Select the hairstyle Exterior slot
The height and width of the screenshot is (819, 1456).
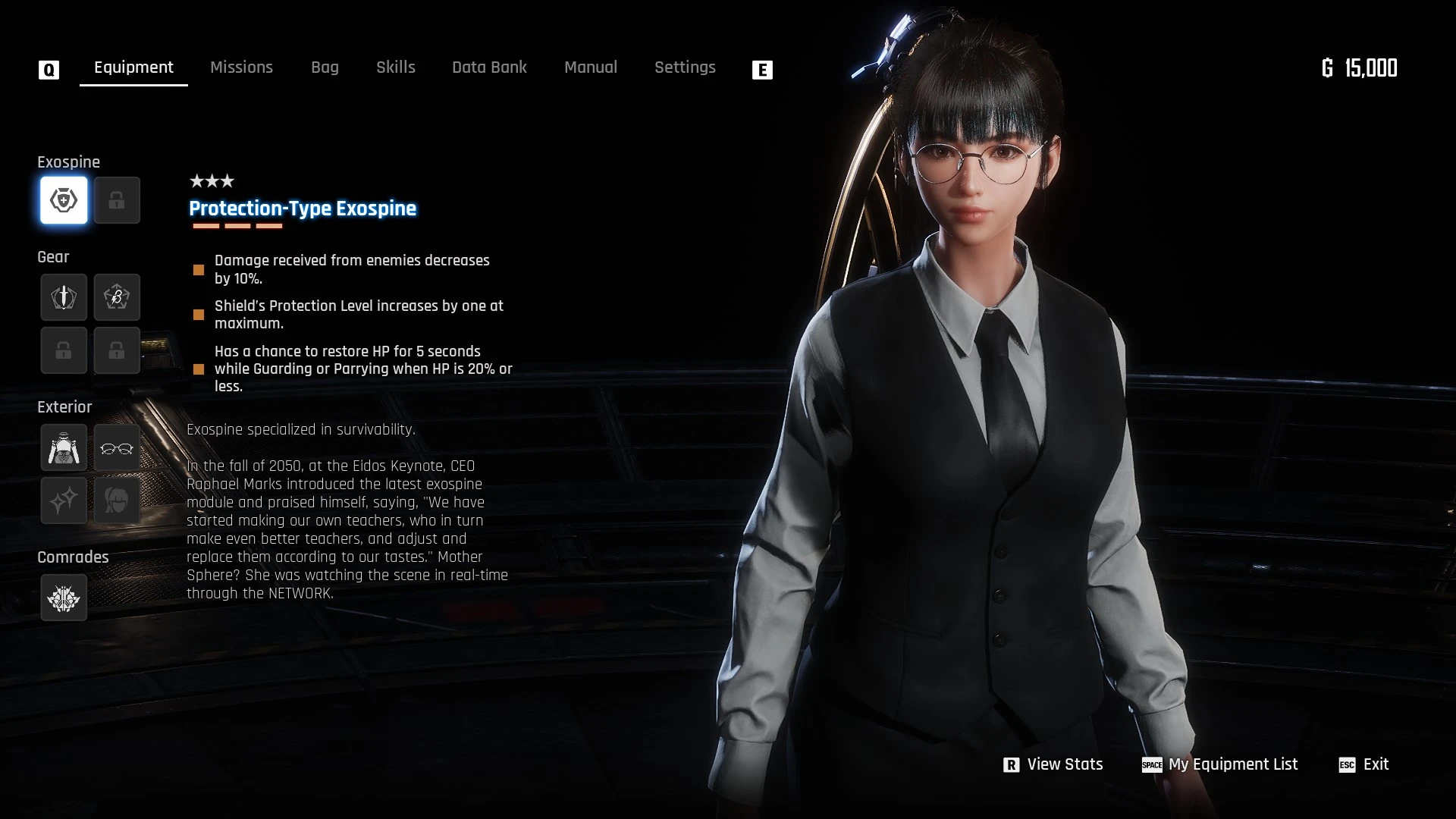click(x=117, y=500)
